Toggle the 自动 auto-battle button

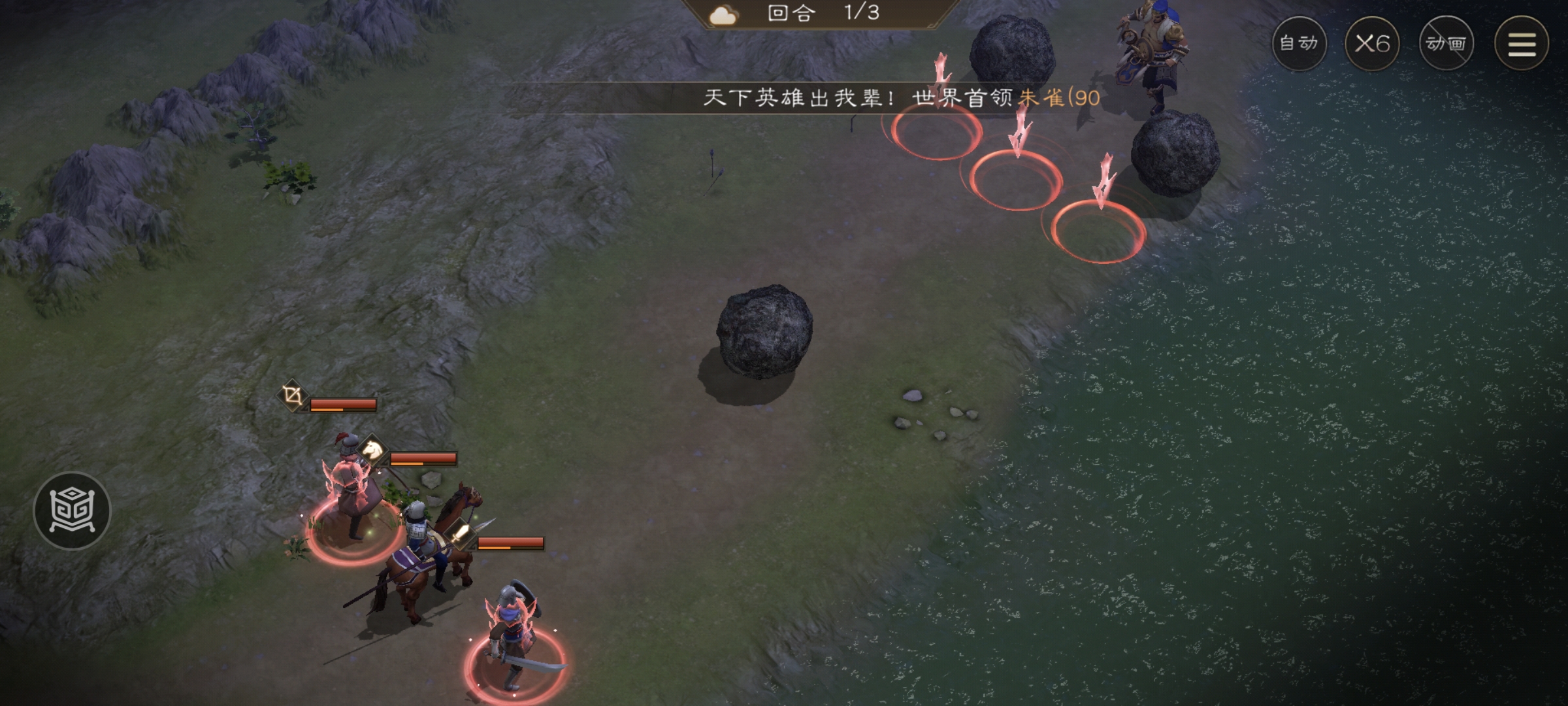click(1299, 44)
